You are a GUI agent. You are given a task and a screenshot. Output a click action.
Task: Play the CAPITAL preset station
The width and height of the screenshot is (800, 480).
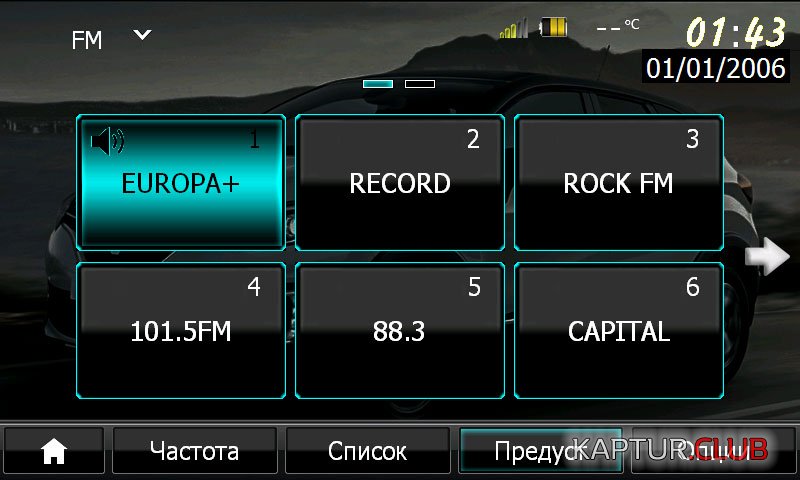coord(618,331)
